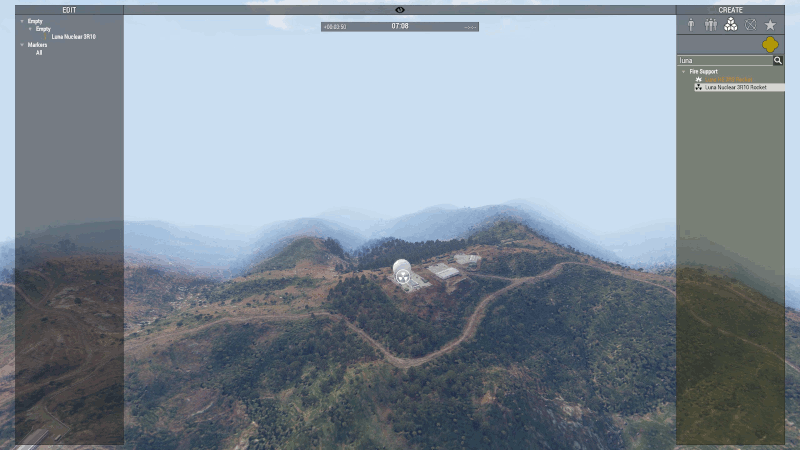Open the modules tab with stacked cubes
This screenshot has width=800, height=450.
(x=731, y=25)
